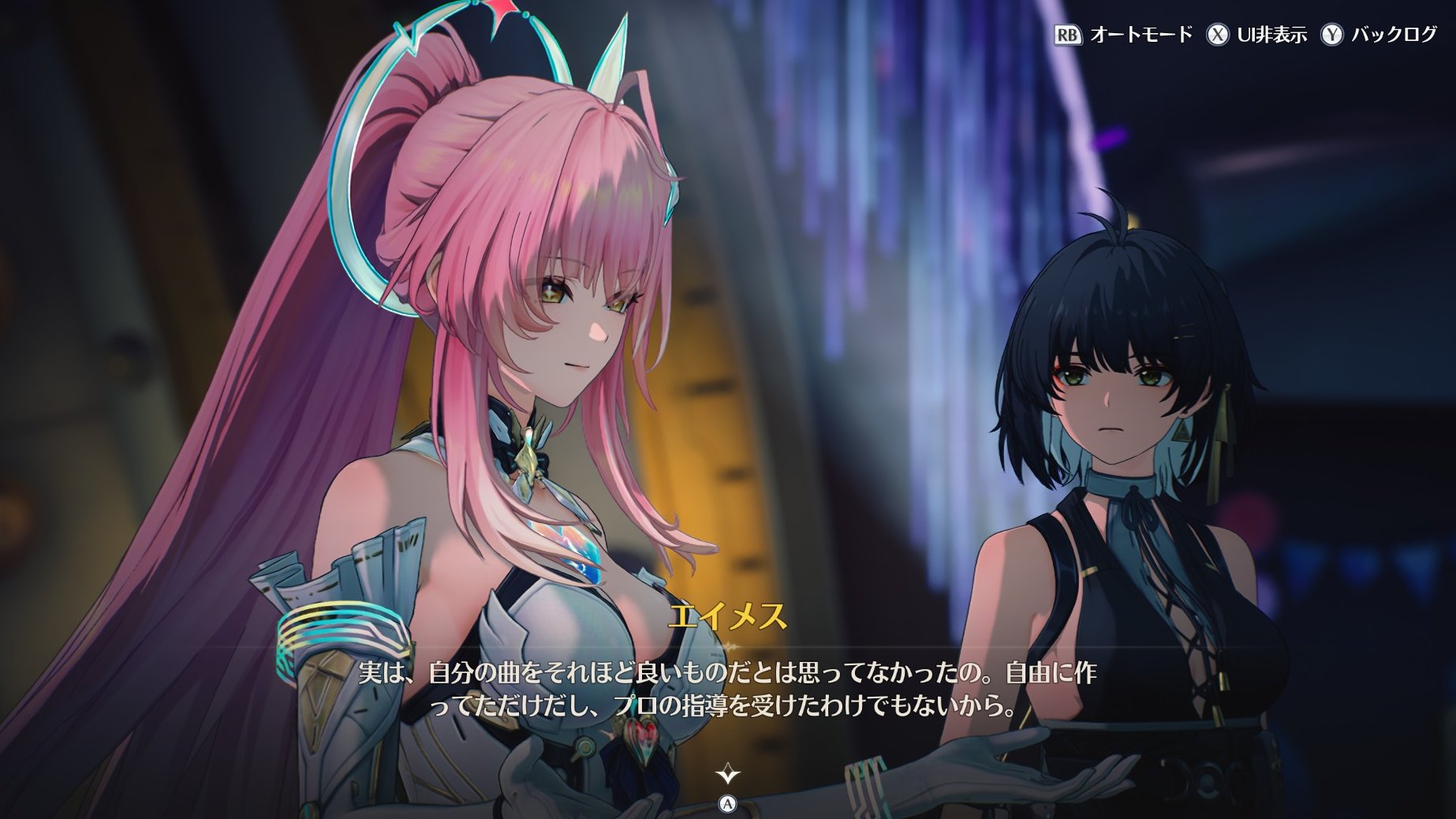This screenshot has height=819, width=1456.
Task: Hide the interface with UI非表示
Action: [1256, 35]
